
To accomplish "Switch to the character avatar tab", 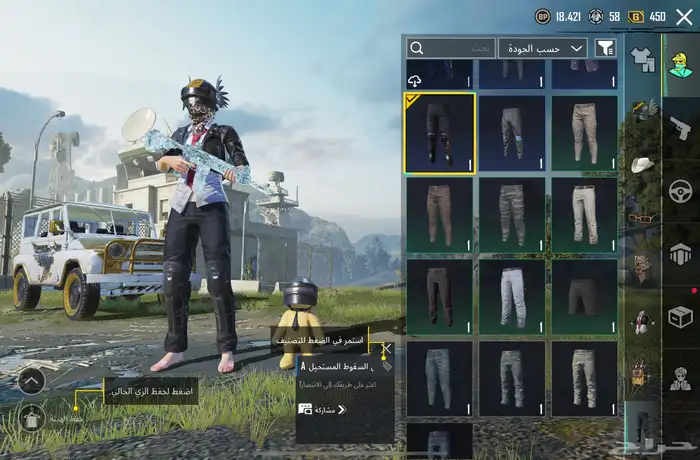I will point(680,62).
